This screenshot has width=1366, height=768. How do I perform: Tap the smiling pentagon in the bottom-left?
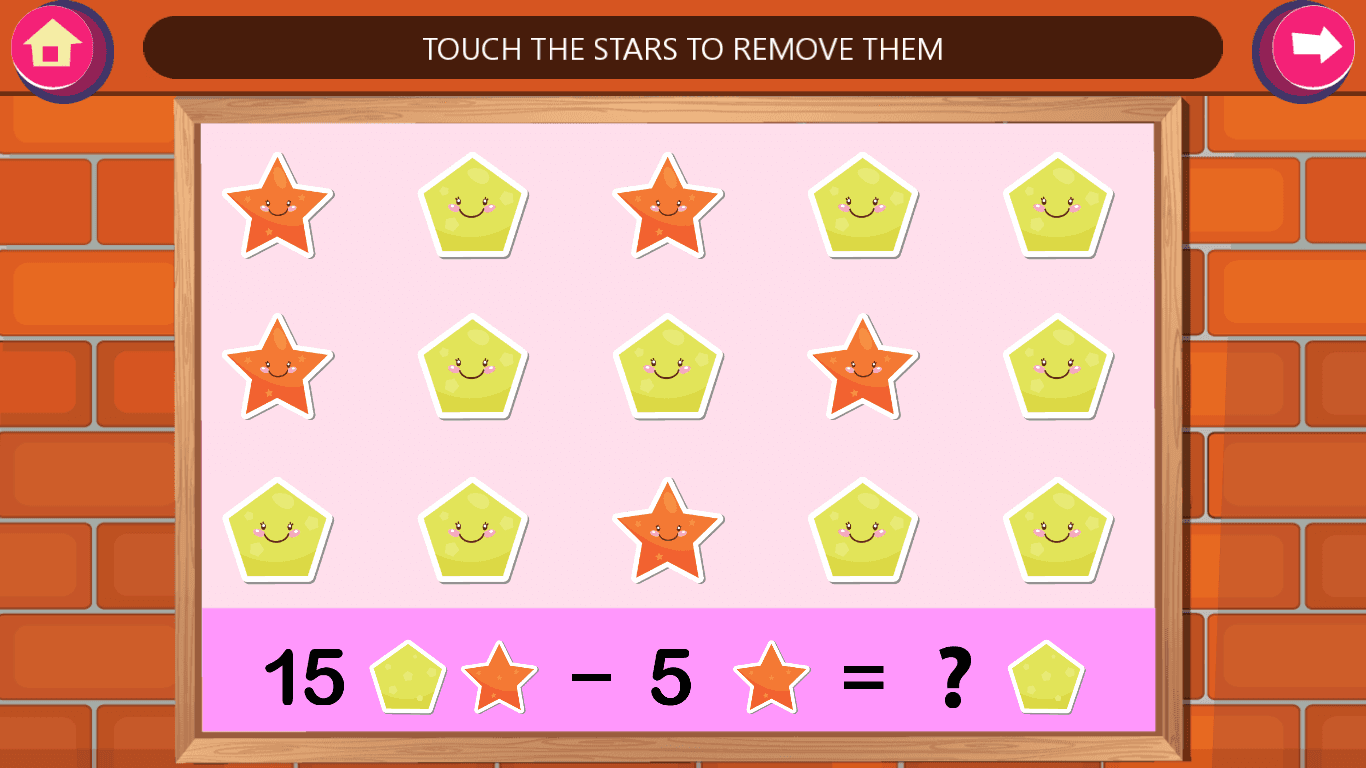pos(278,530)
